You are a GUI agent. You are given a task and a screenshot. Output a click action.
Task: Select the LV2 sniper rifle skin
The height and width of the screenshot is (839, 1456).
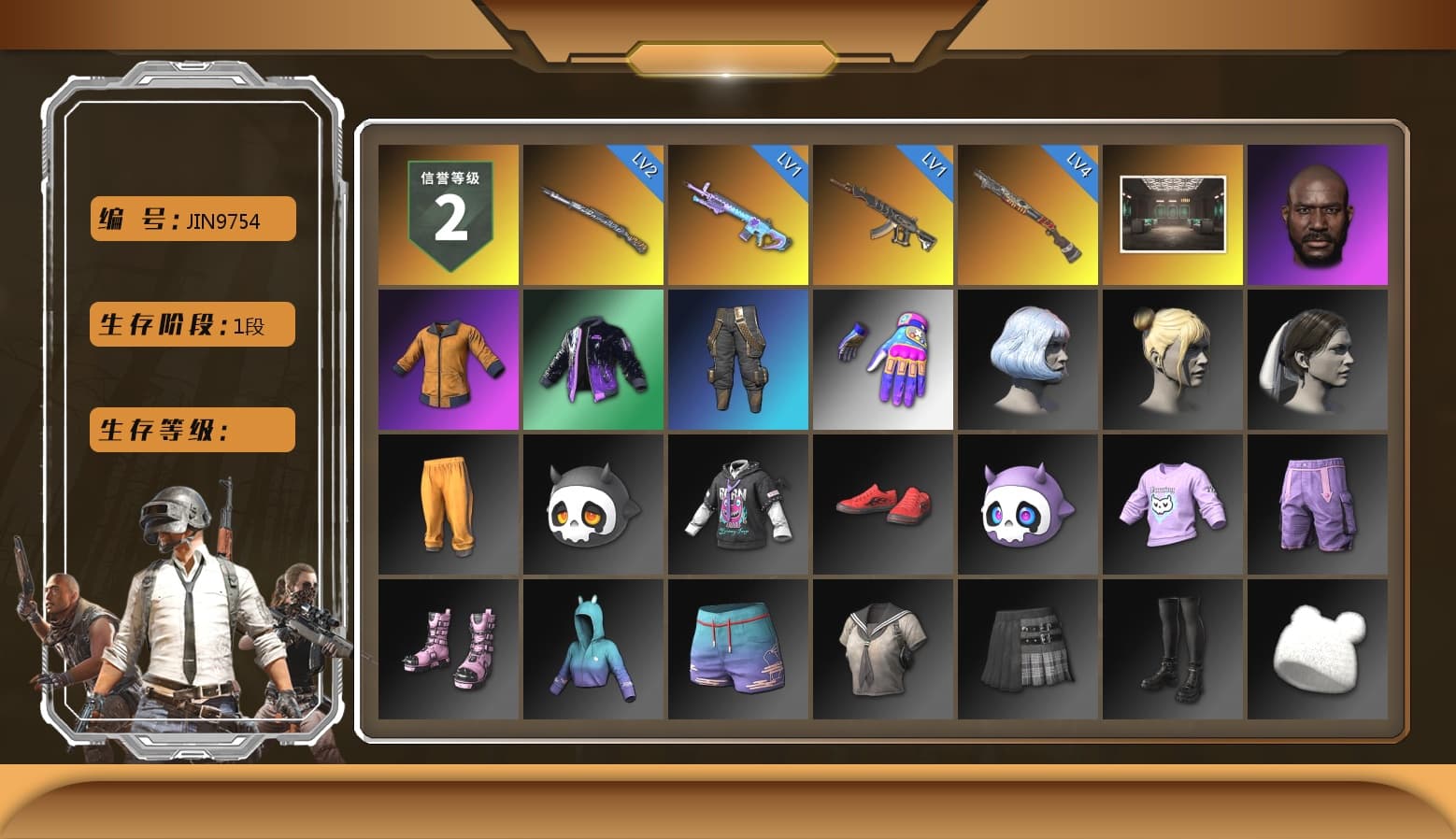tap(592, 213)
